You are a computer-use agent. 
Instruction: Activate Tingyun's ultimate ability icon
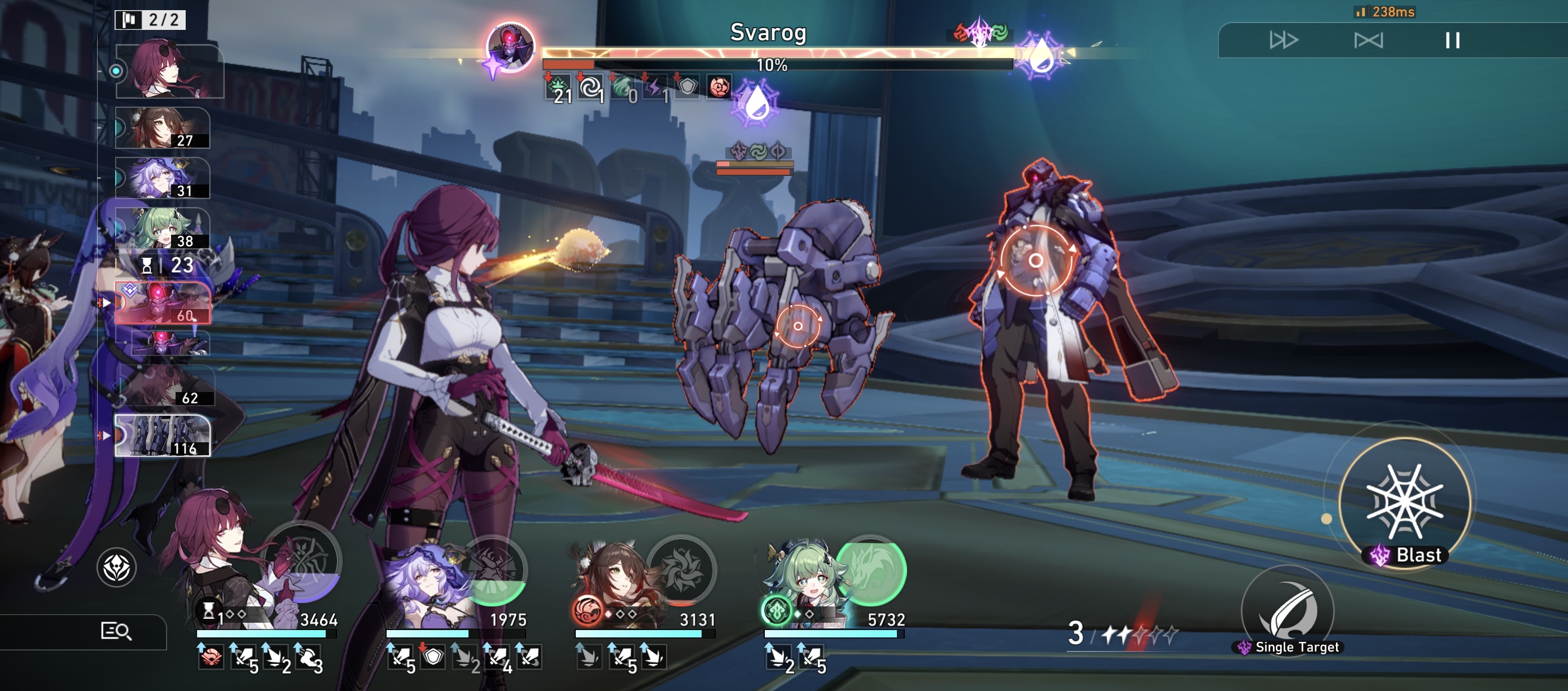[x=681, y=570]
